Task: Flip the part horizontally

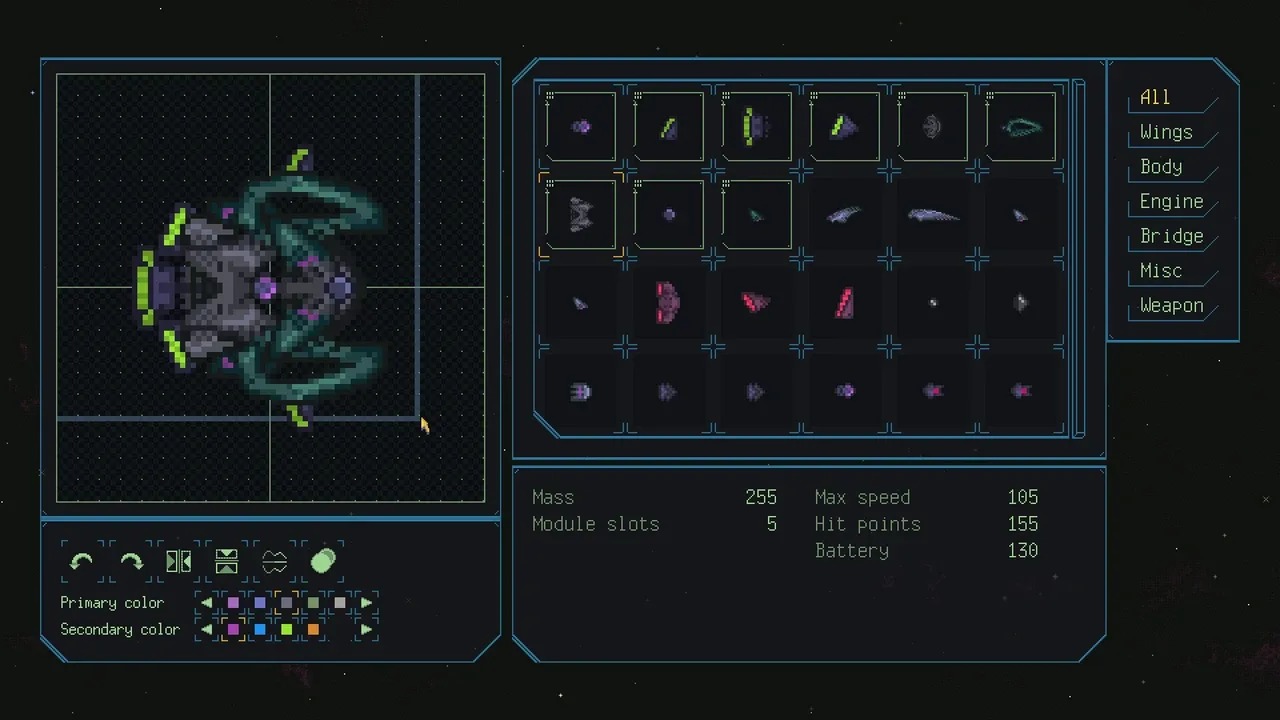Action: coord(179,562)
